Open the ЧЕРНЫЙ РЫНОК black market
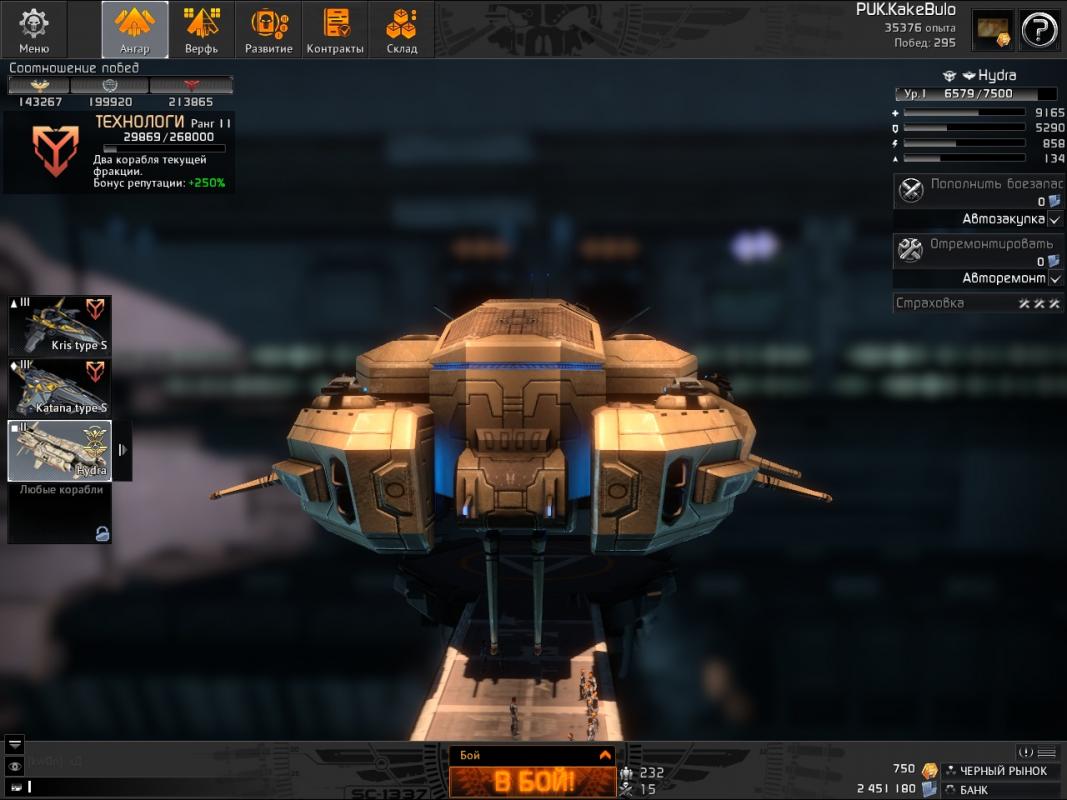The height and width of the screenshot is (800, 1067). coord(1002,771)
